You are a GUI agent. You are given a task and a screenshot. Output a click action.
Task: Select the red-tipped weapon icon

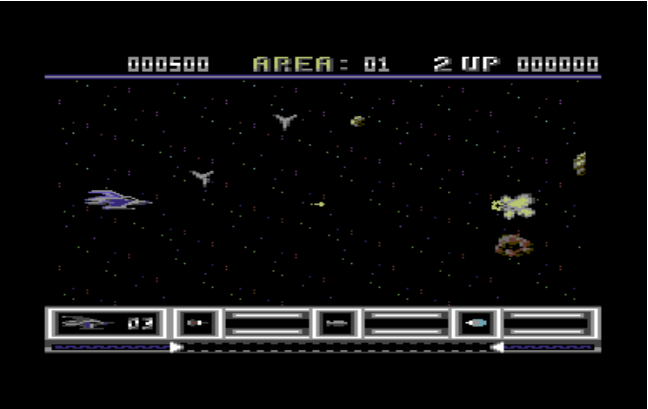195,323
